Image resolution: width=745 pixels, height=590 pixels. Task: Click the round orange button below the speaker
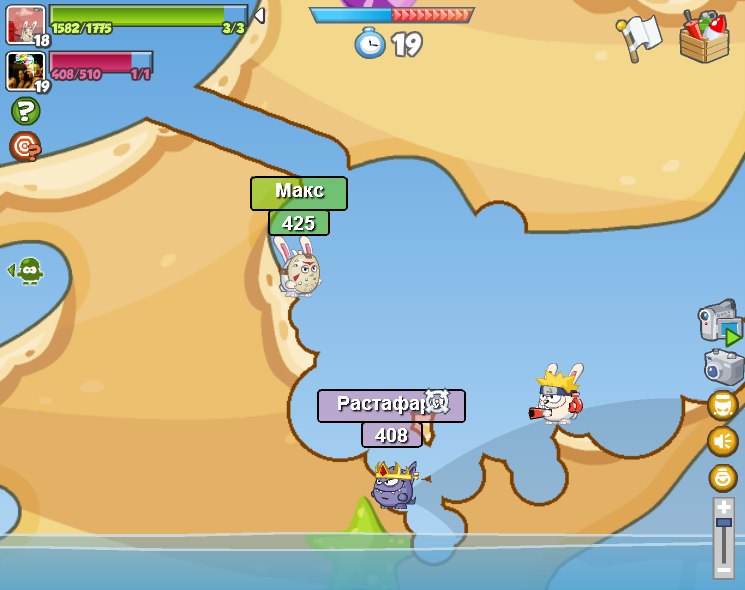click(723, 477)
